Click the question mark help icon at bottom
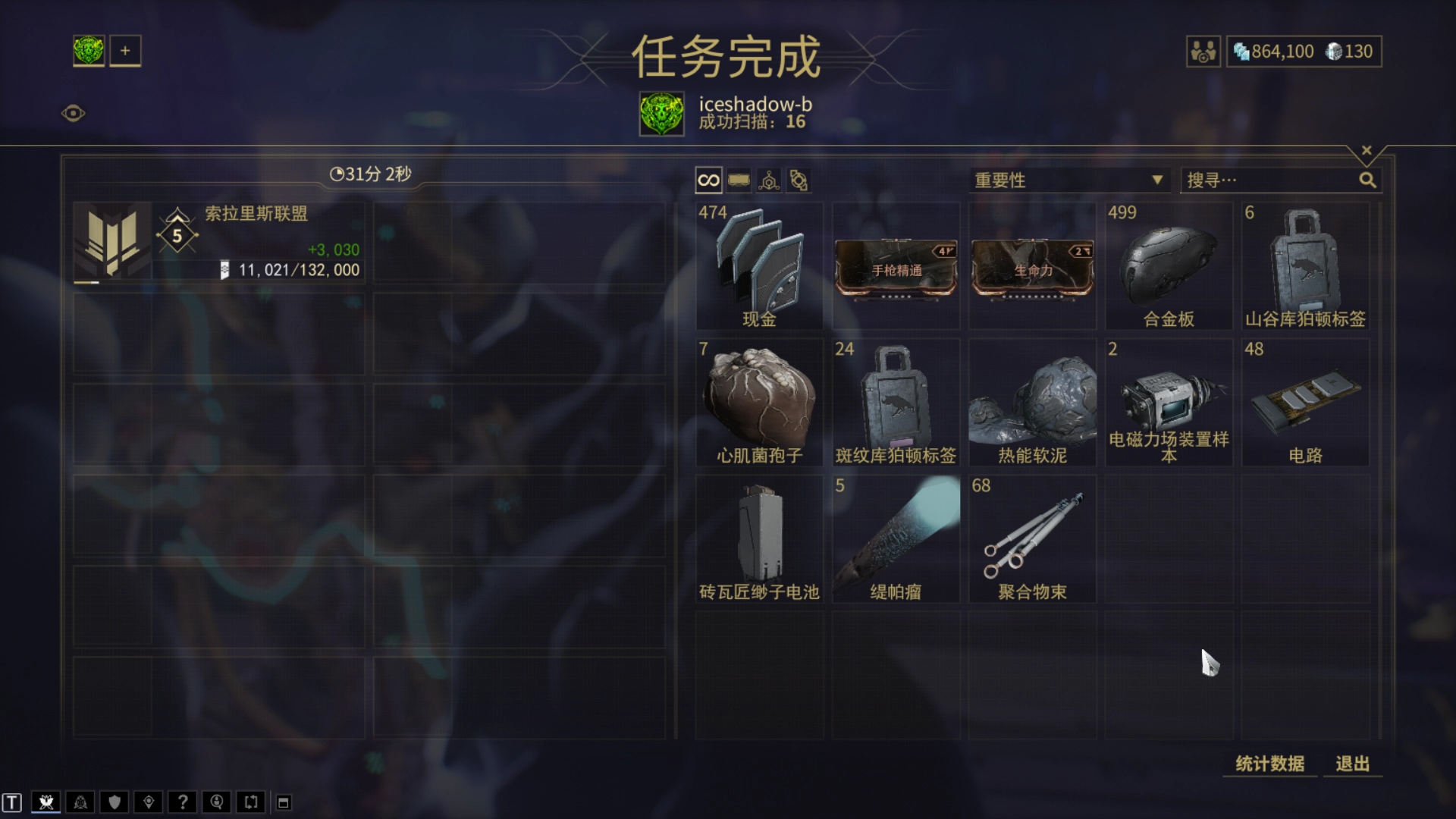The height and width of the screenshot is (819, 1456). coord(182,802)
